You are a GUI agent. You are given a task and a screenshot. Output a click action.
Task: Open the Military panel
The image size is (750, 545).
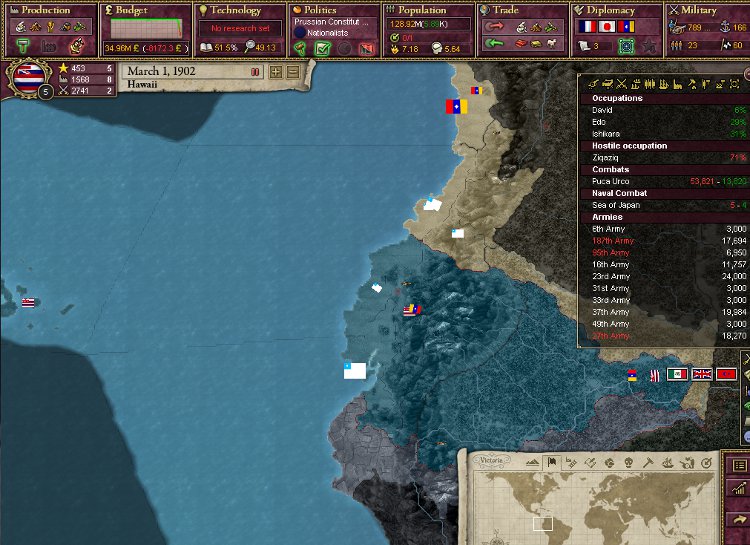(707, 10)
